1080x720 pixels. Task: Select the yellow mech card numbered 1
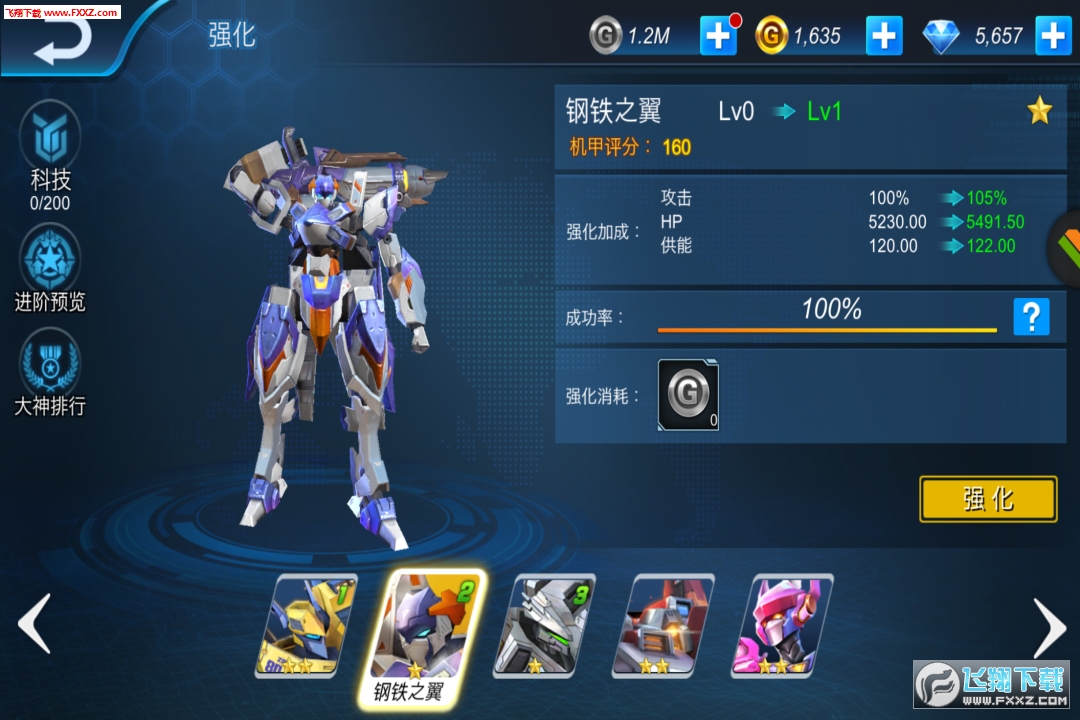click(308, 625)
